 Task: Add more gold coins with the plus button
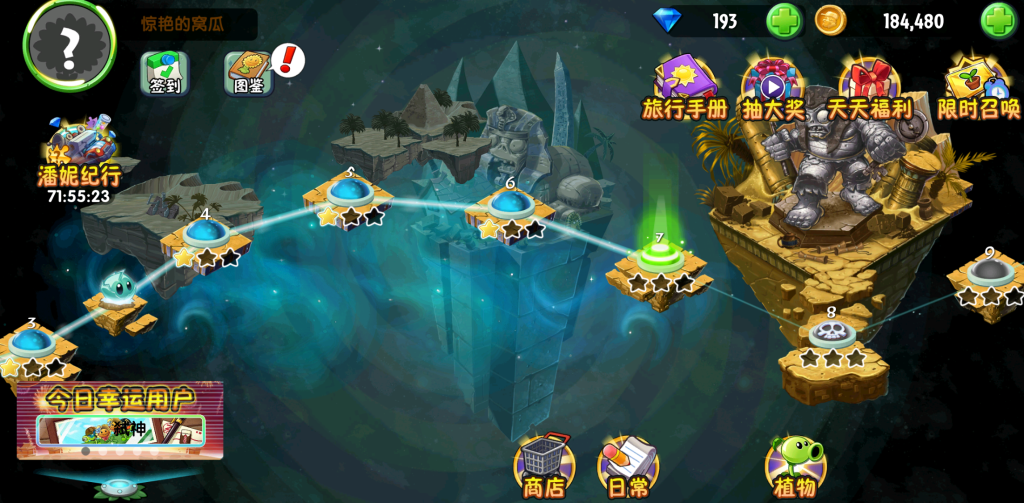(997, 21)
